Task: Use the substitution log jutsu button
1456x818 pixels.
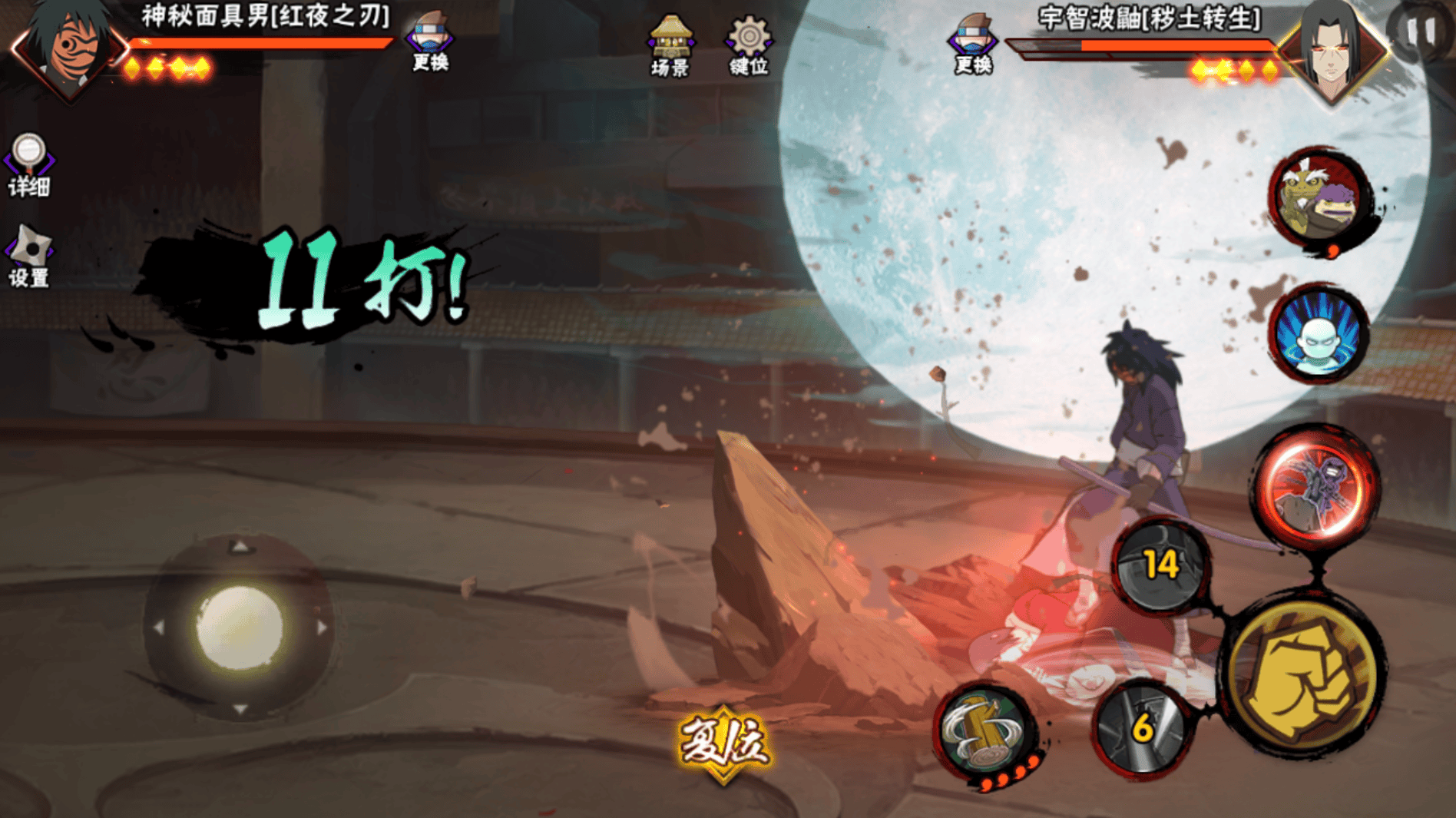Action: tap(985, 730)
